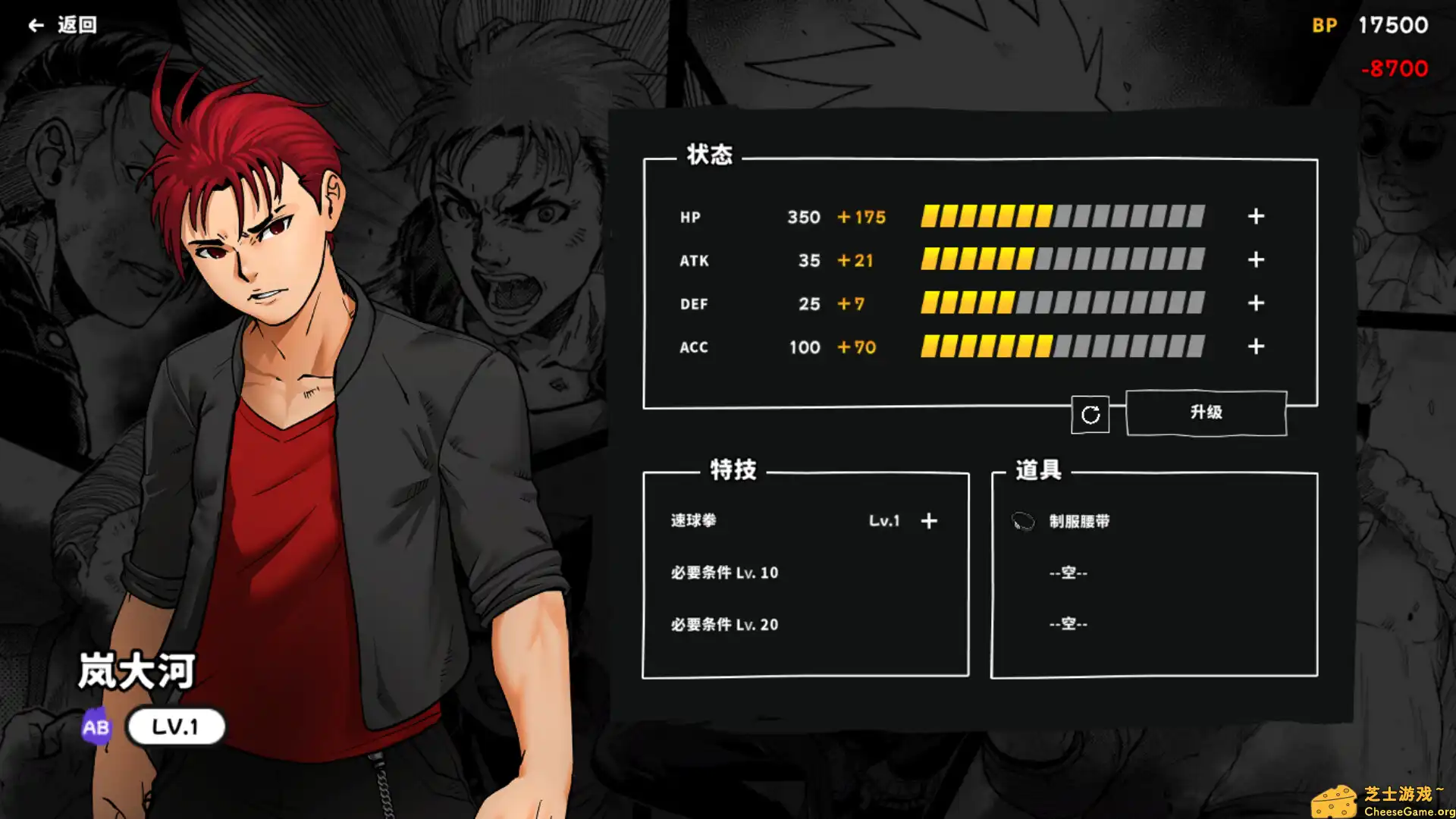The height and width of the screenshot is (819, 1456).
Task: Click the 返回 return label
Action: [x=76, y=24]
